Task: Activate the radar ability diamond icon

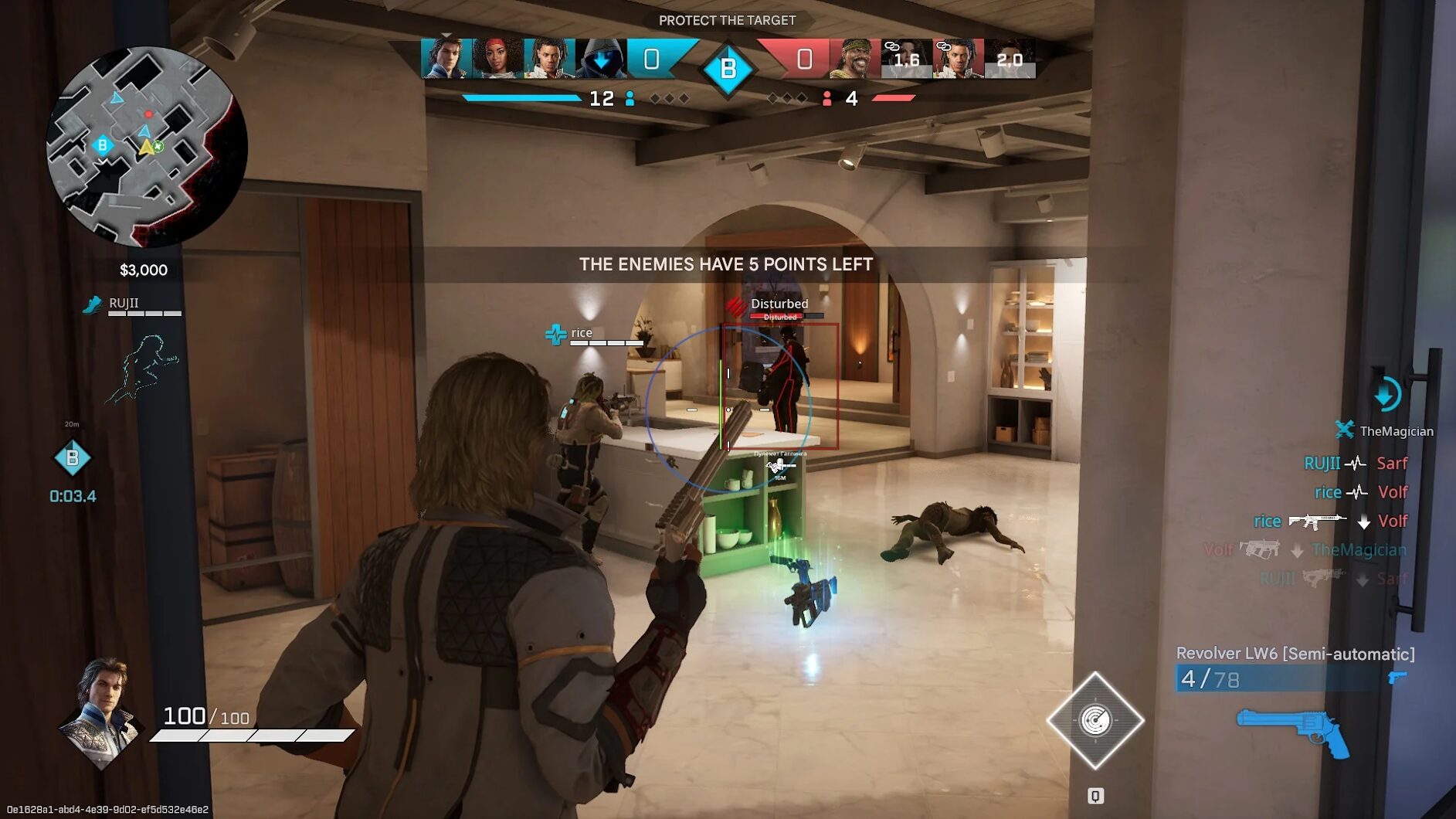Action: point(1095,720)
